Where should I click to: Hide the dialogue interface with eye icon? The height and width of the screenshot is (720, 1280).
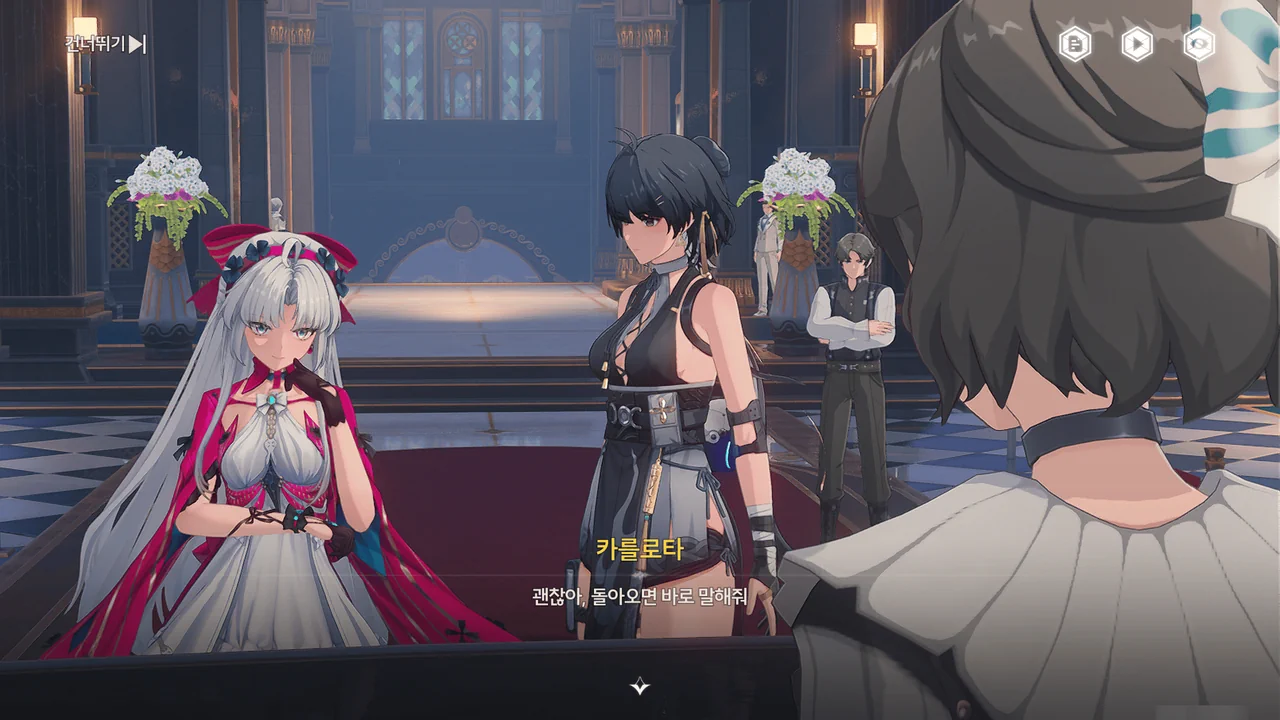pos(1198,44)
